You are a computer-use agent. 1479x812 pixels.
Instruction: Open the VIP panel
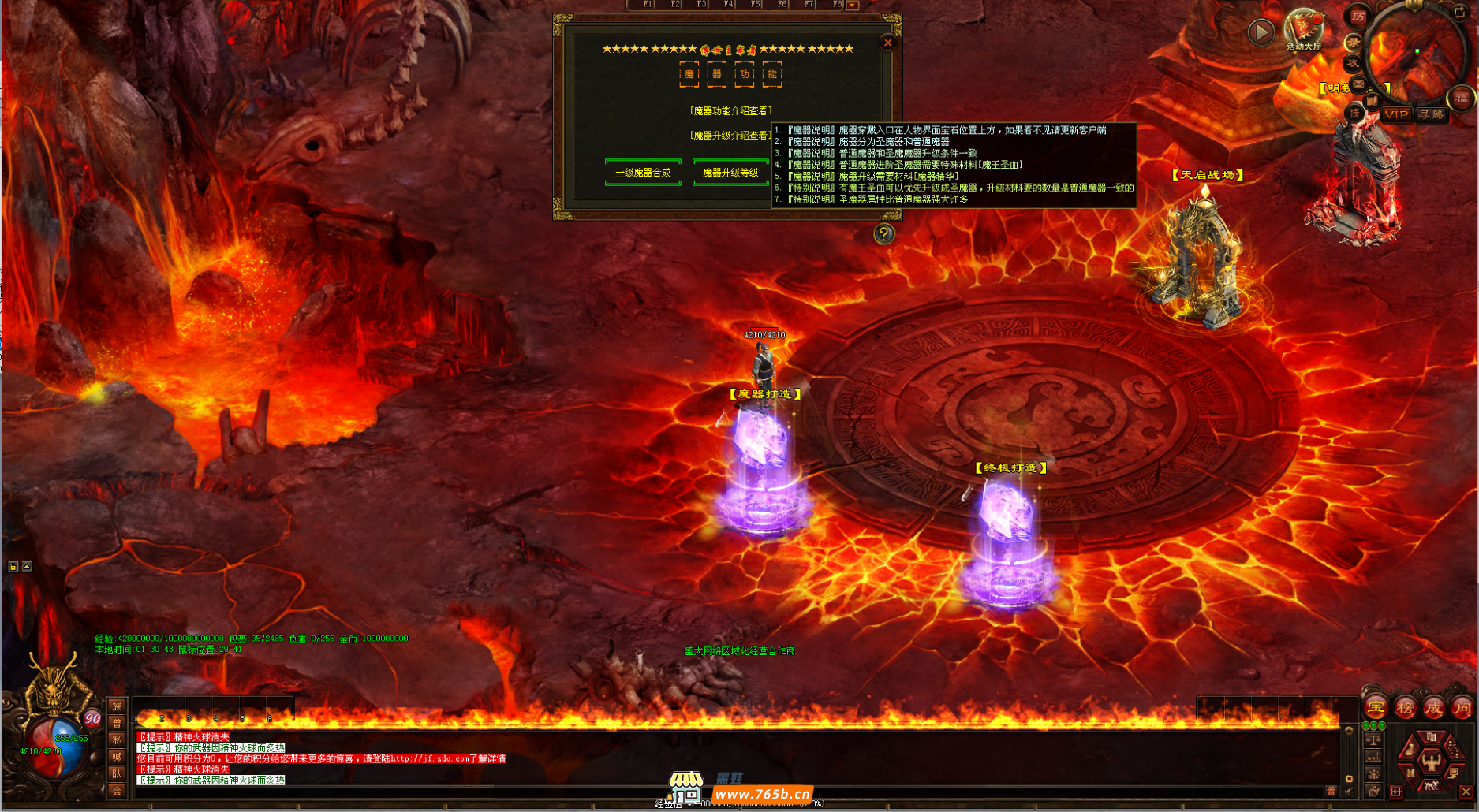pos(1396,114)
